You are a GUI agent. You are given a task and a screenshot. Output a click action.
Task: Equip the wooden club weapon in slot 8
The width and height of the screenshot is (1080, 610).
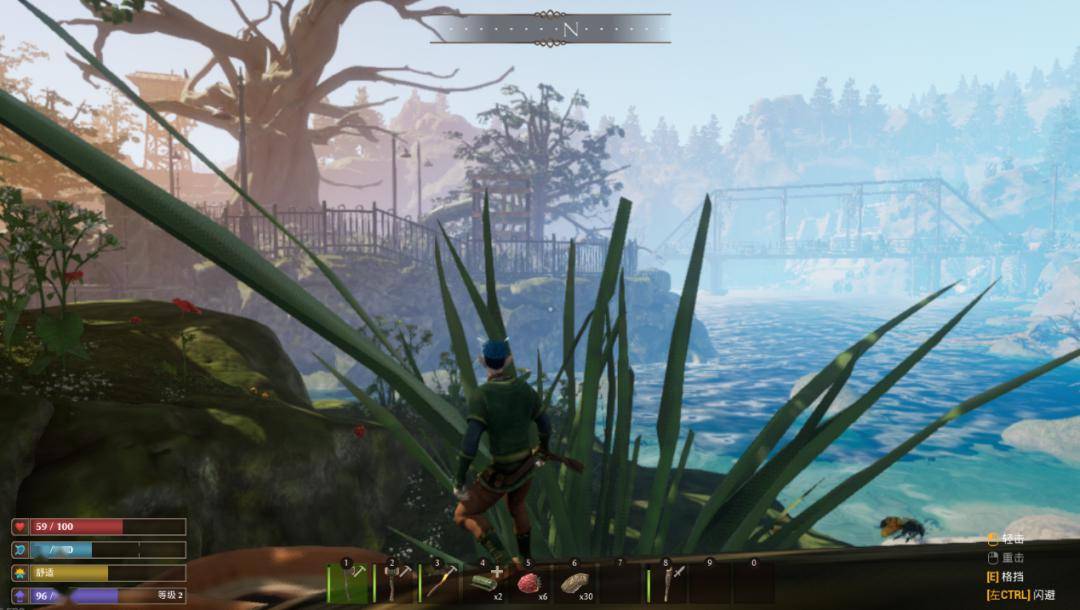[x=668, y=582]
